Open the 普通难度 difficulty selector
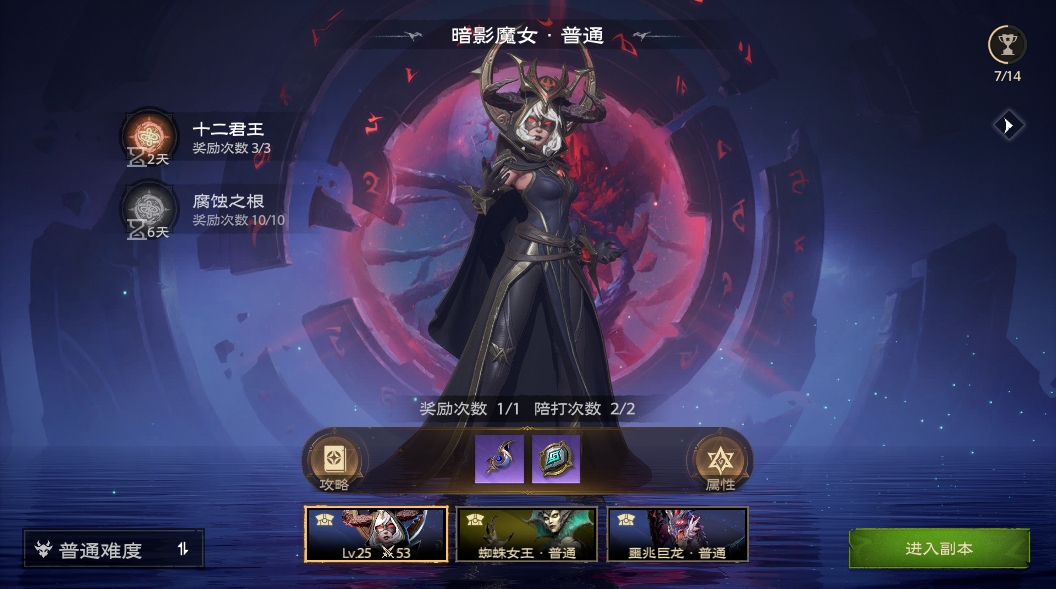This screenshot has height=589, width=1056. click(x=114, y=549)
